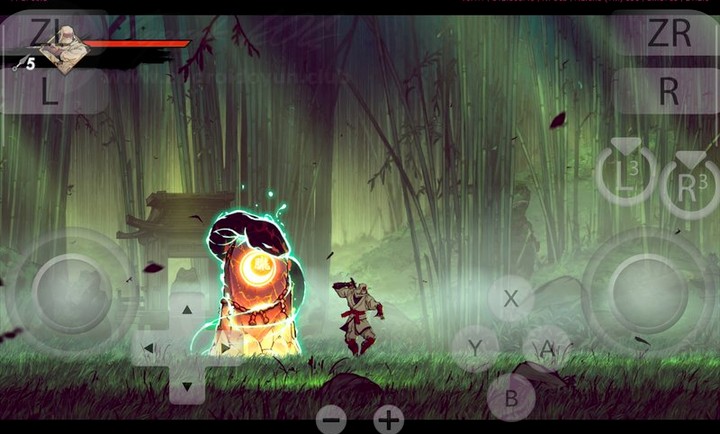Tap the X face button
The width and height of the screenshot is (720, 434).
click(x=511, y=298)
